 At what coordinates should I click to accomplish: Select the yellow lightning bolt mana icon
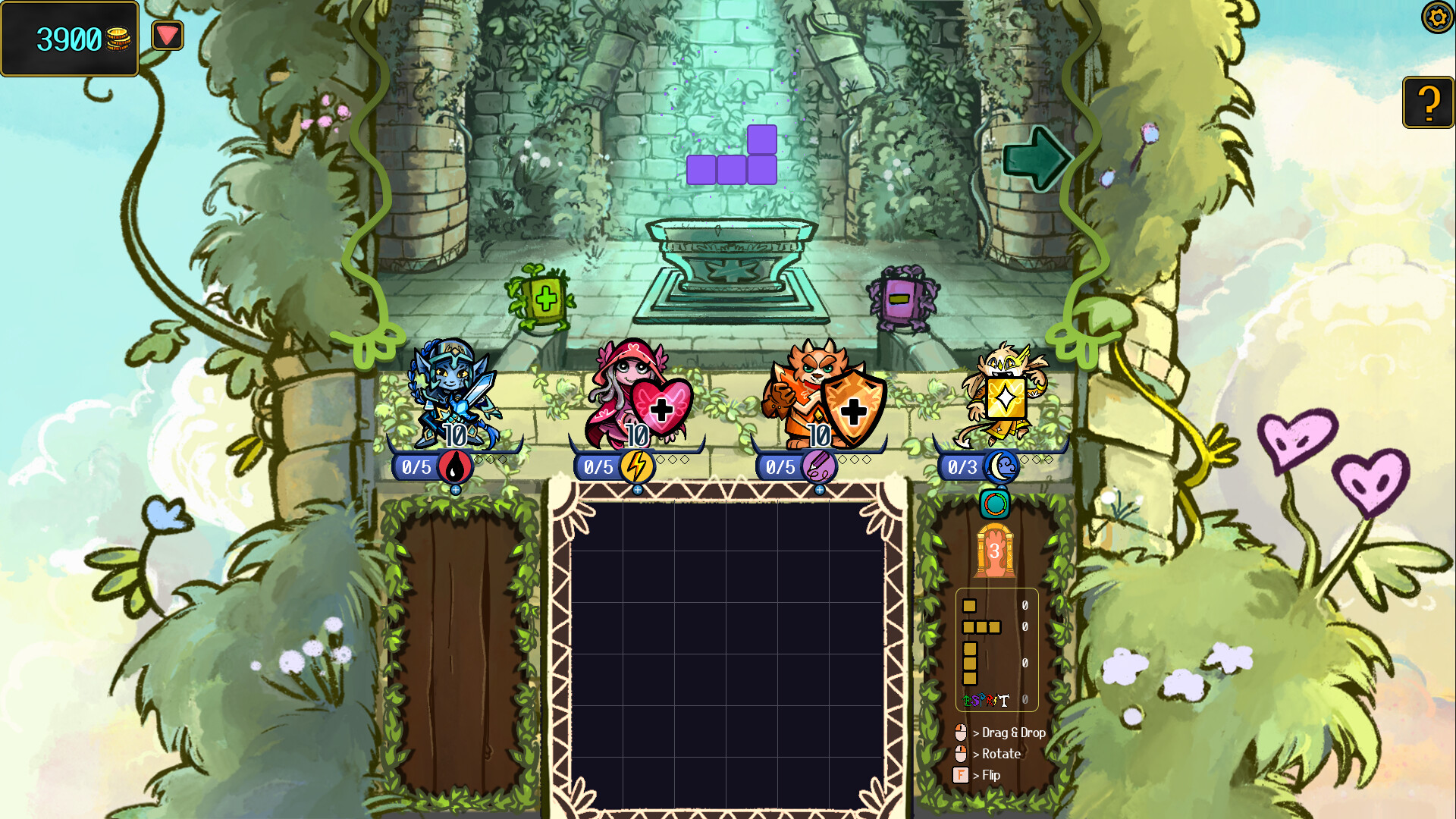coord(637,467)
